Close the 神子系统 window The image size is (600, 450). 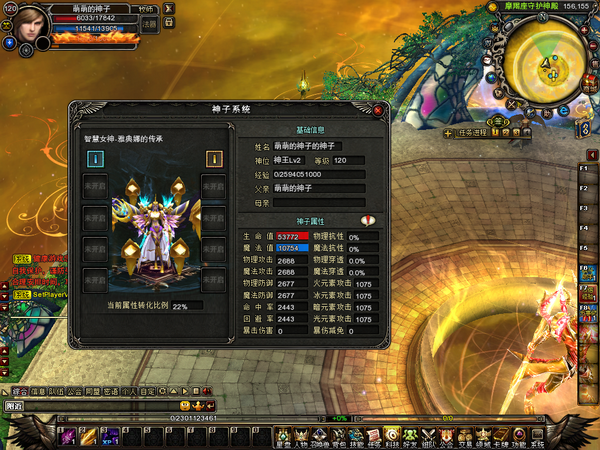(378, 110)
